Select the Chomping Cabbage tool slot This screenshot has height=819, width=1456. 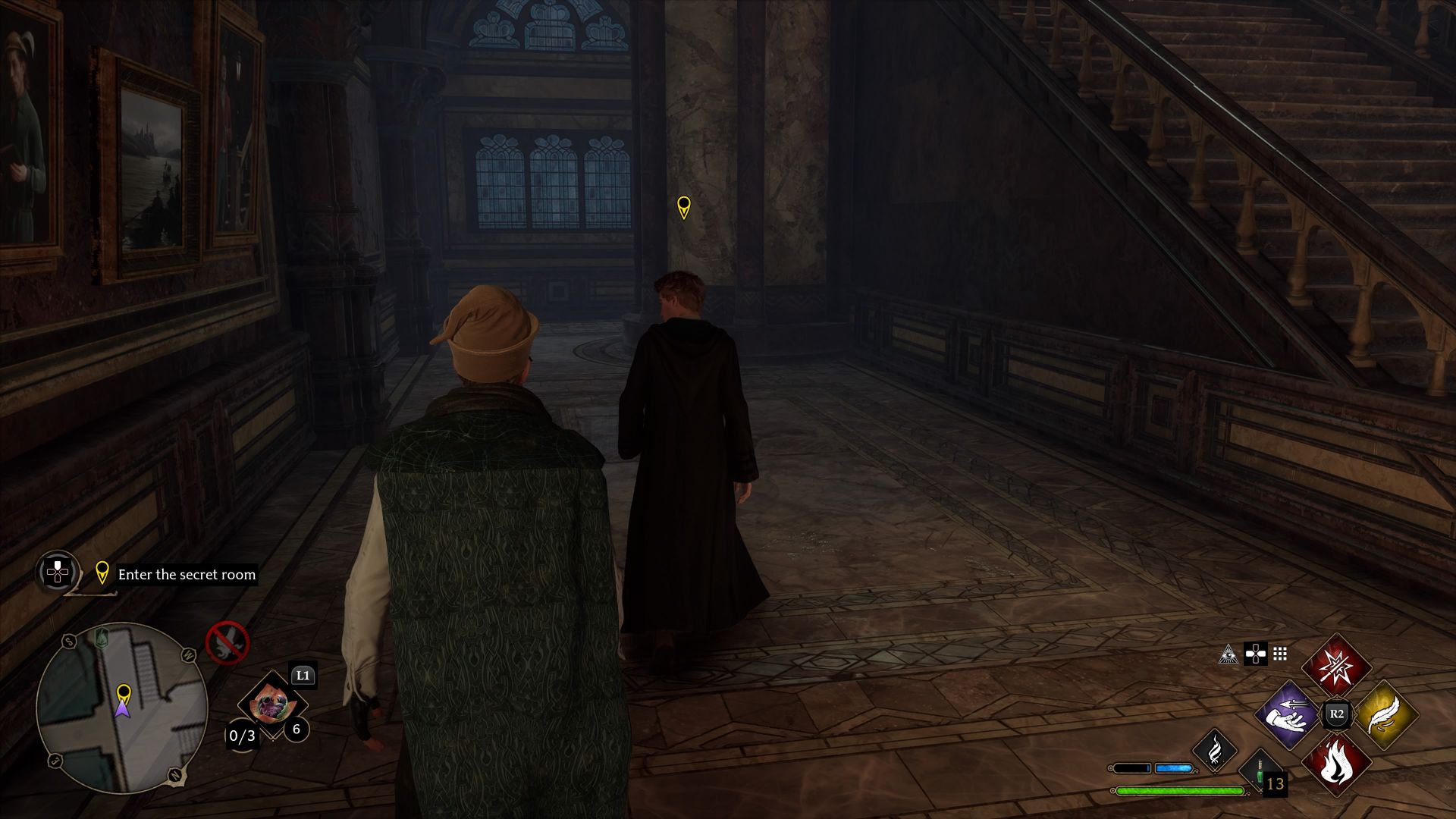(271, 705)
